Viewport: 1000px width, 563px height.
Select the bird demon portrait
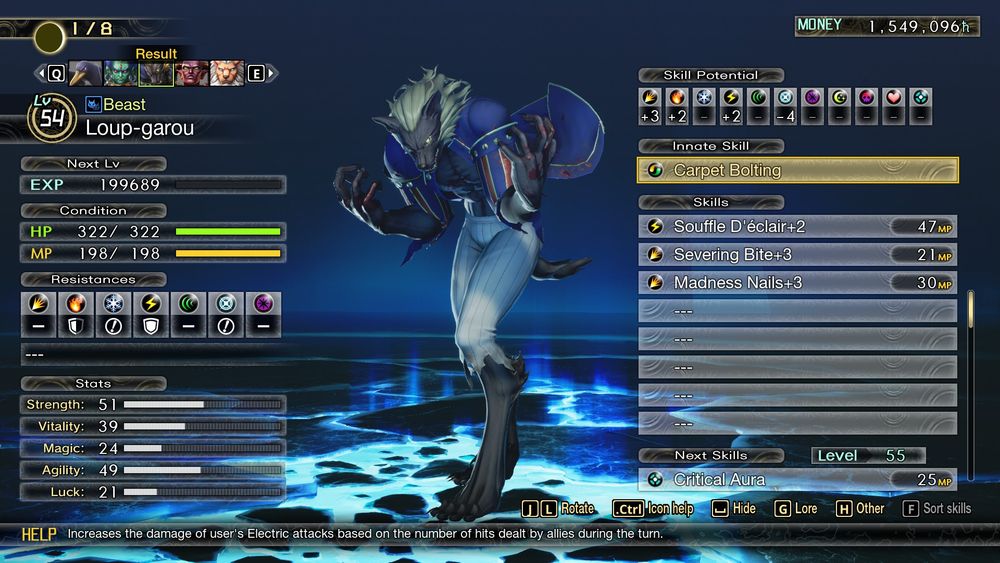point(86,73)
